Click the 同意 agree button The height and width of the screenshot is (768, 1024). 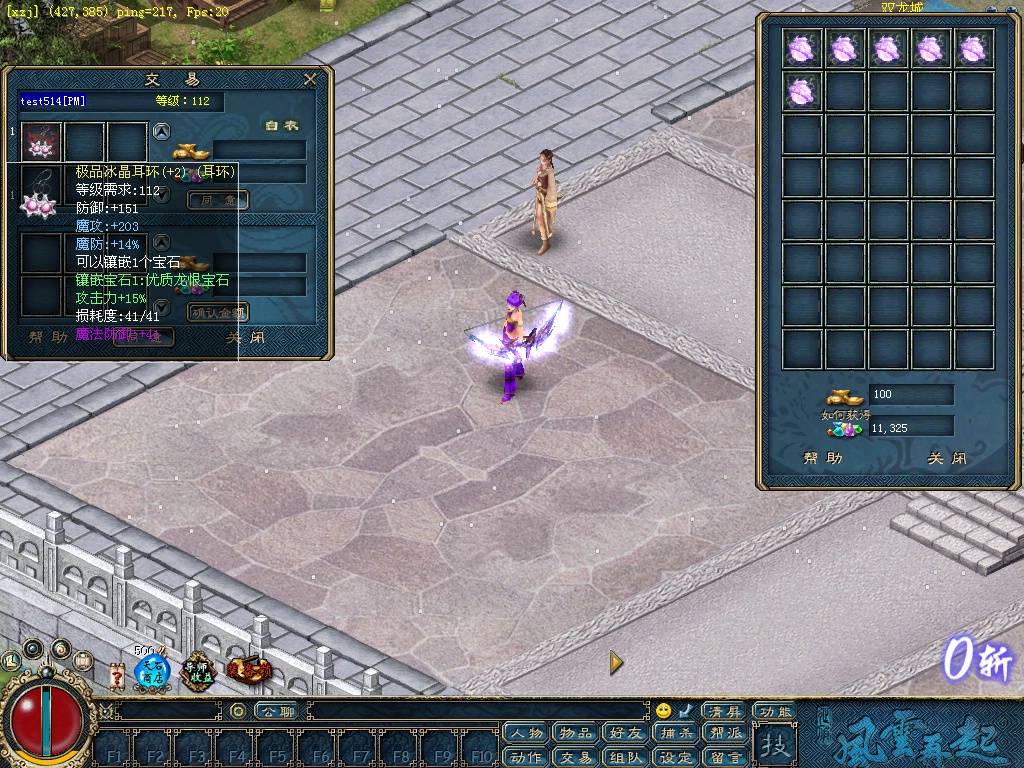(217, 200)
